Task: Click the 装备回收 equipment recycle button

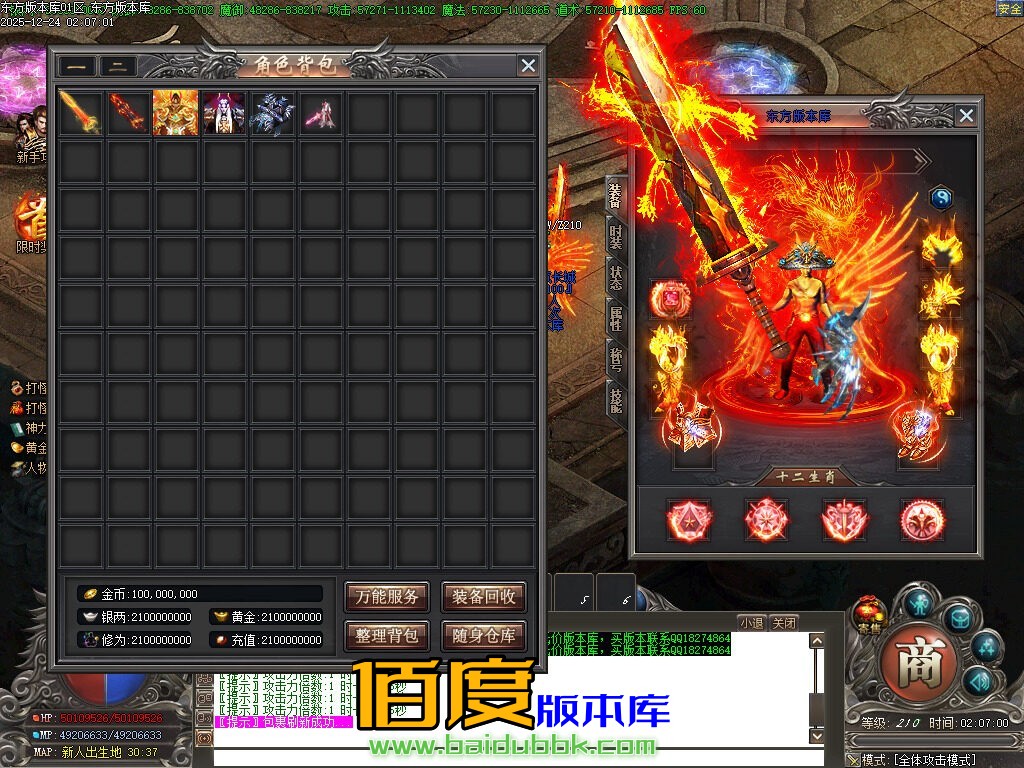Action: pos(484,597)
